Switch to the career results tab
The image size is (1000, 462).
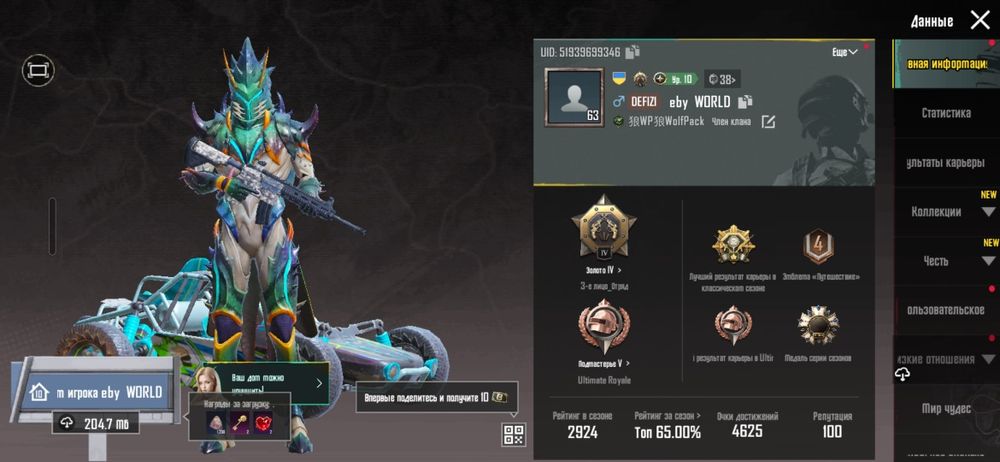click(945, 162)
